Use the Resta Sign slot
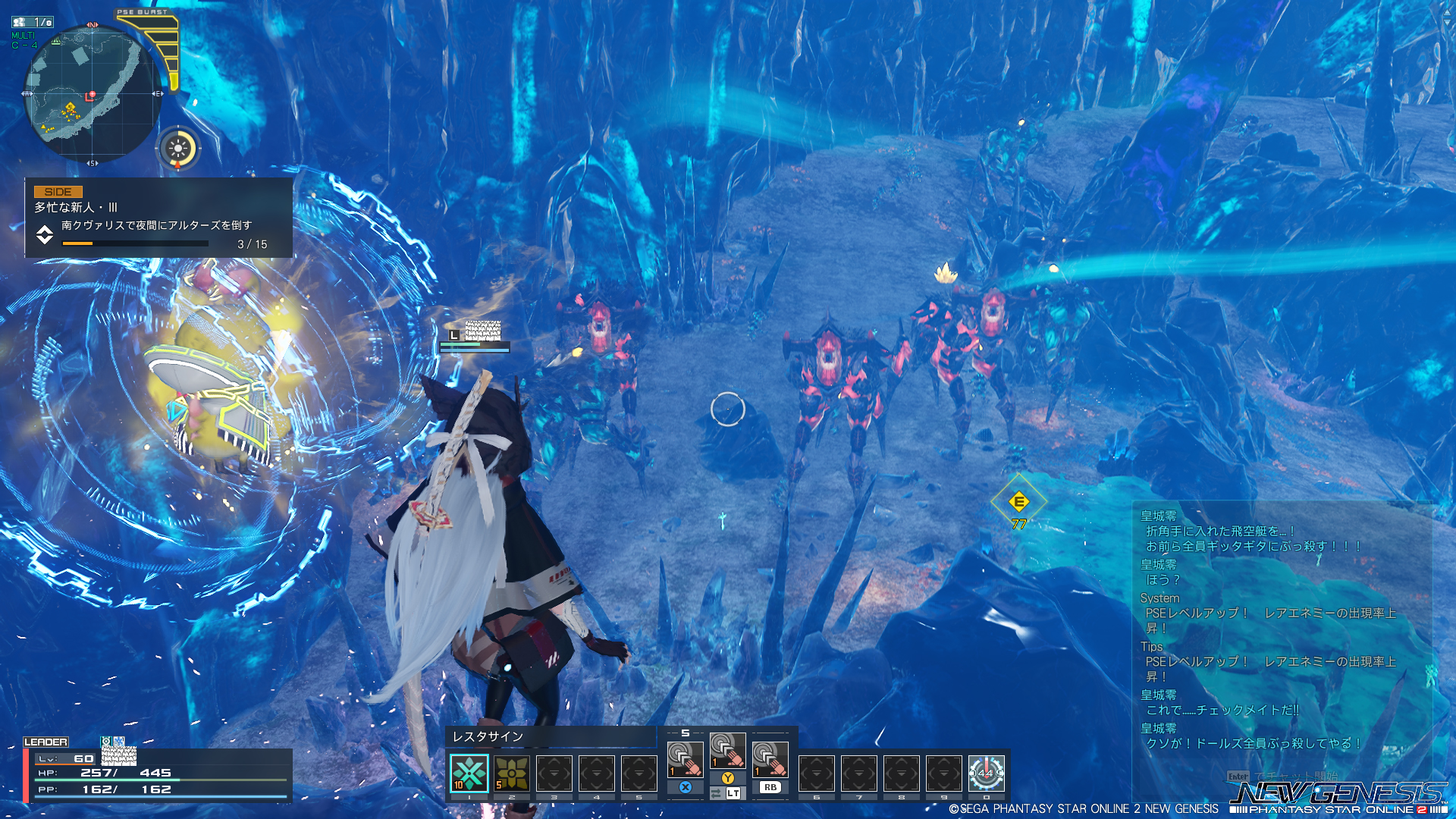 [x=469, y=773]
